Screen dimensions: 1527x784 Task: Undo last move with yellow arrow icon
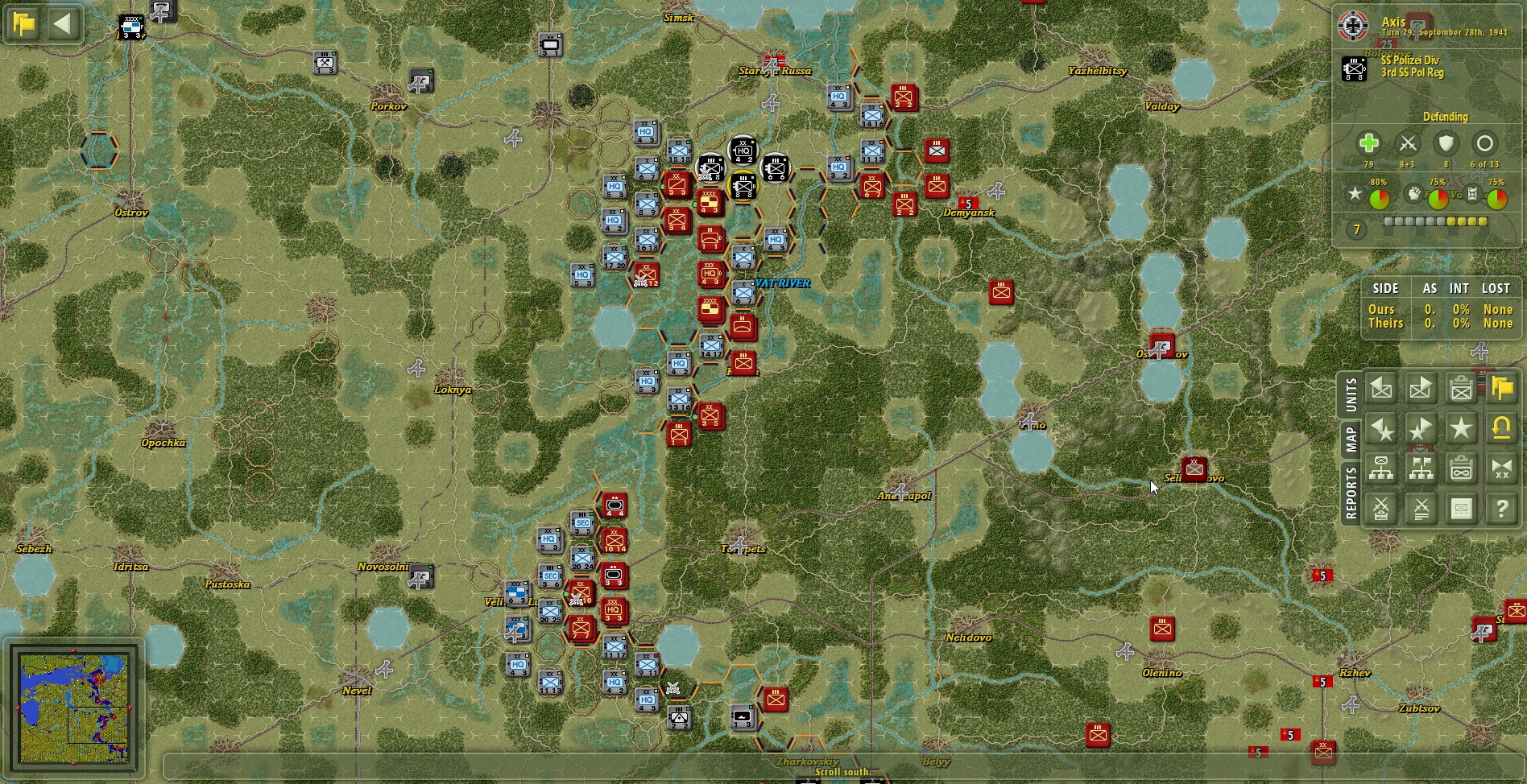1501,429
